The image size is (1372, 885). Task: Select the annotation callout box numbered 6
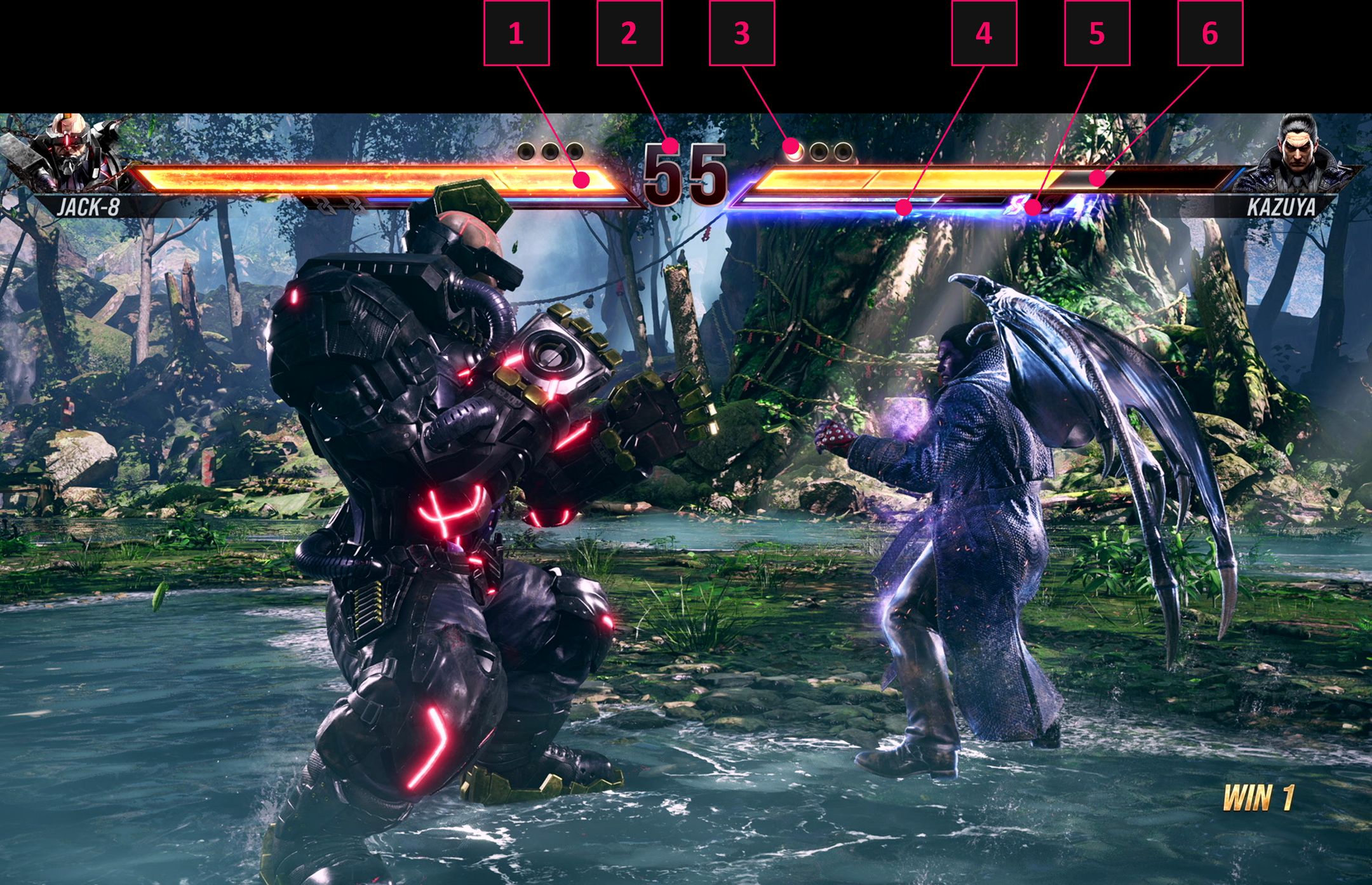coord(1210,33)
